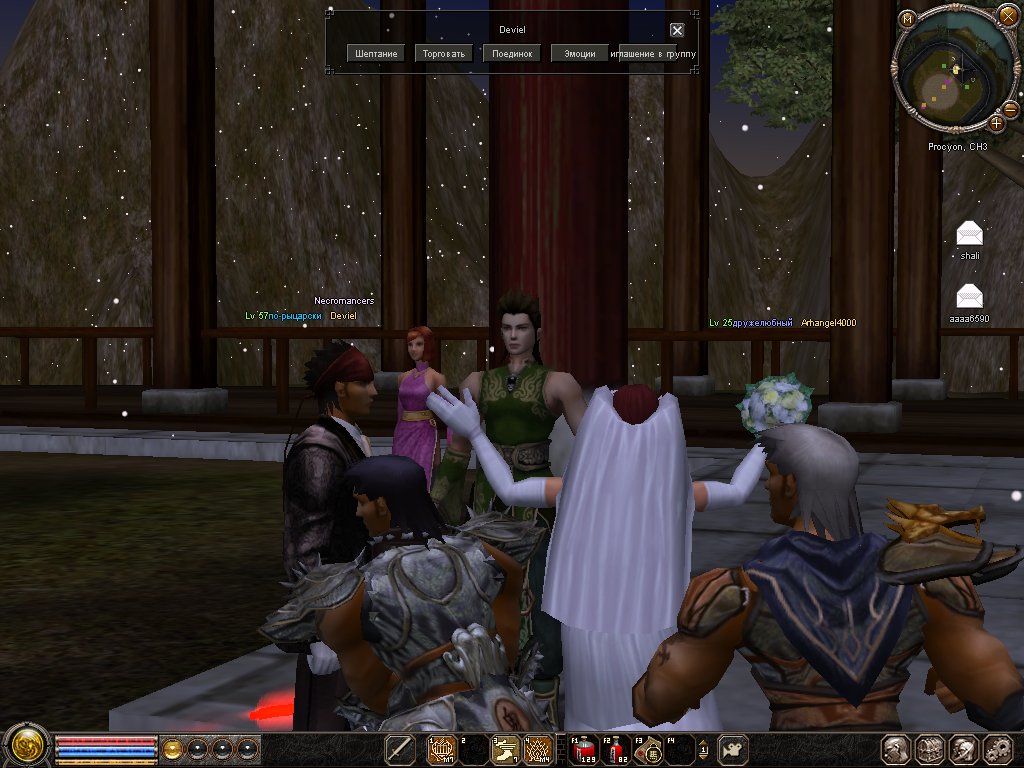Challenge Deviel with the Поединок button

click(x=512, y=53)
